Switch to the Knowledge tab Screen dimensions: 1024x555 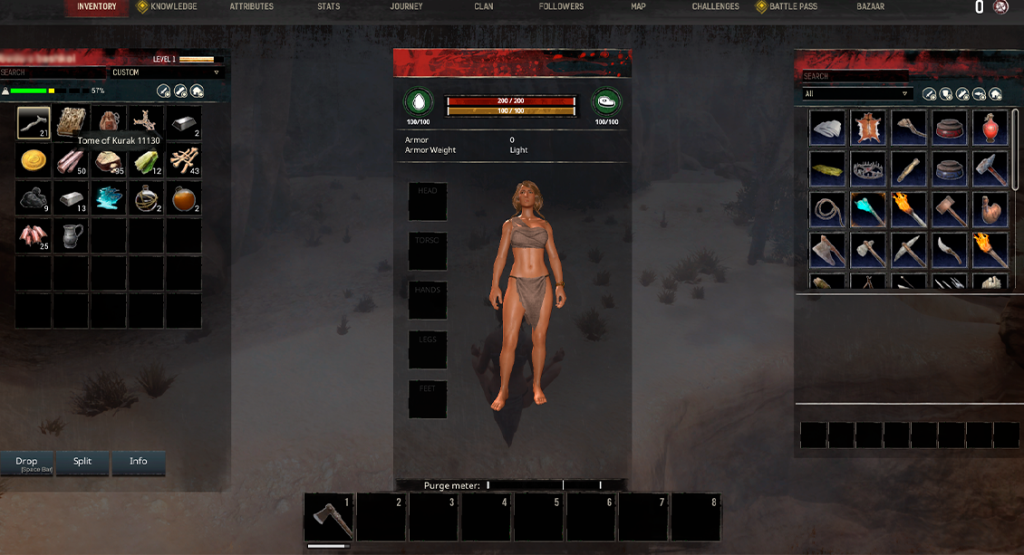click(x=172, y=7)
